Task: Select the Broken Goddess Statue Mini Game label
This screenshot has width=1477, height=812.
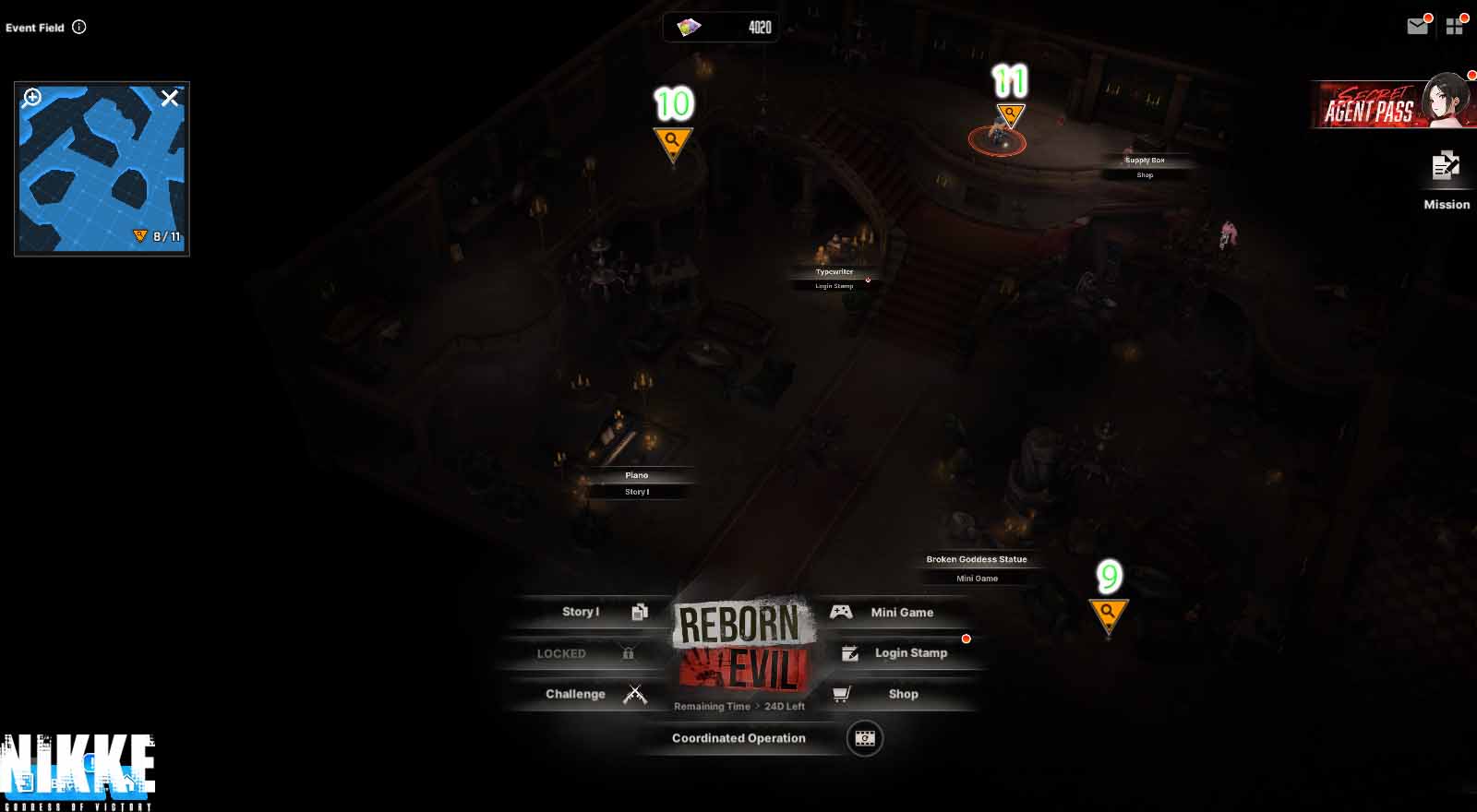Action: tap(977, 568)
